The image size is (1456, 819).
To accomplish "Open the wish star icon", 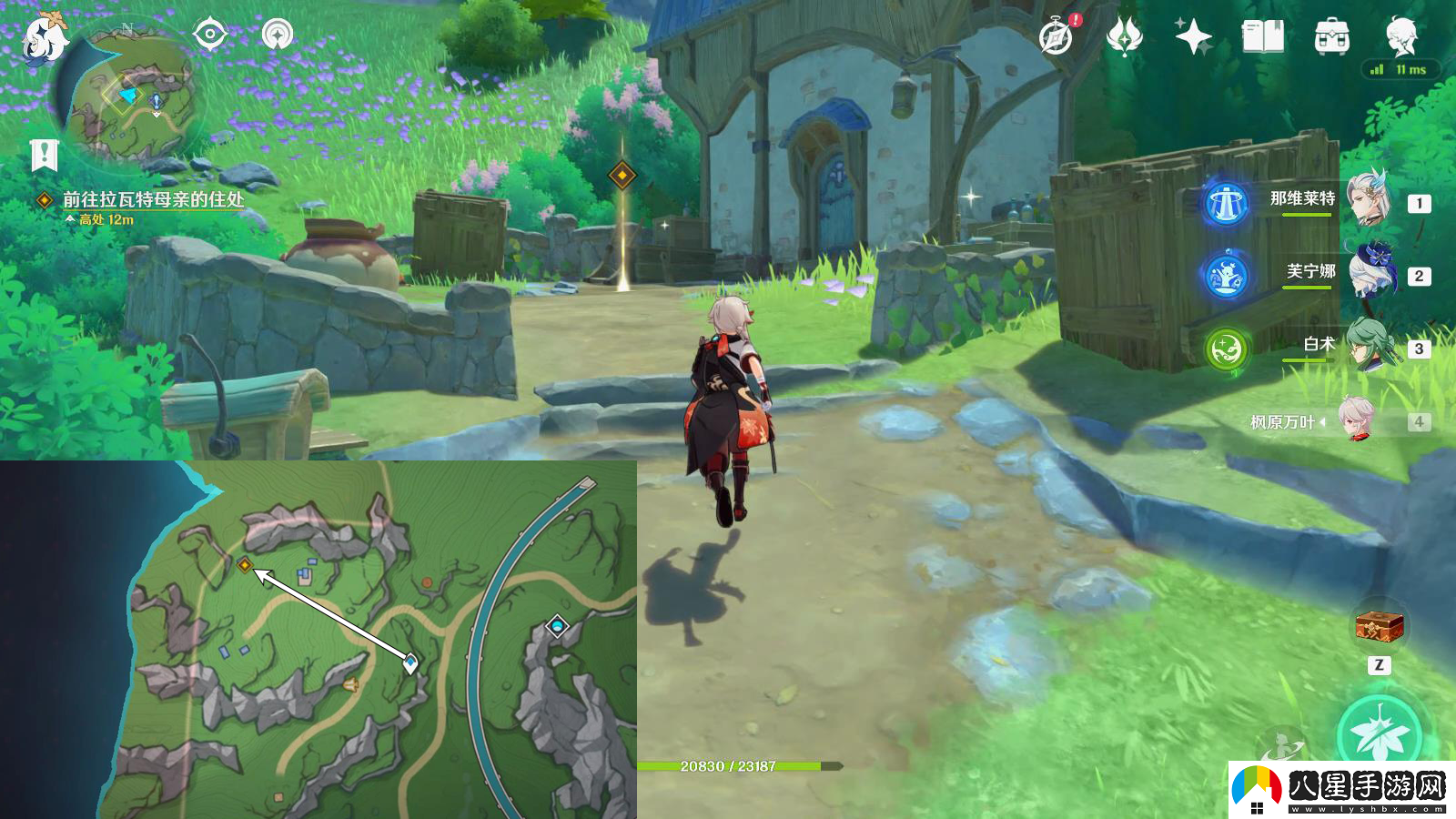I will pyautogui.click(x=1193, y=37).
